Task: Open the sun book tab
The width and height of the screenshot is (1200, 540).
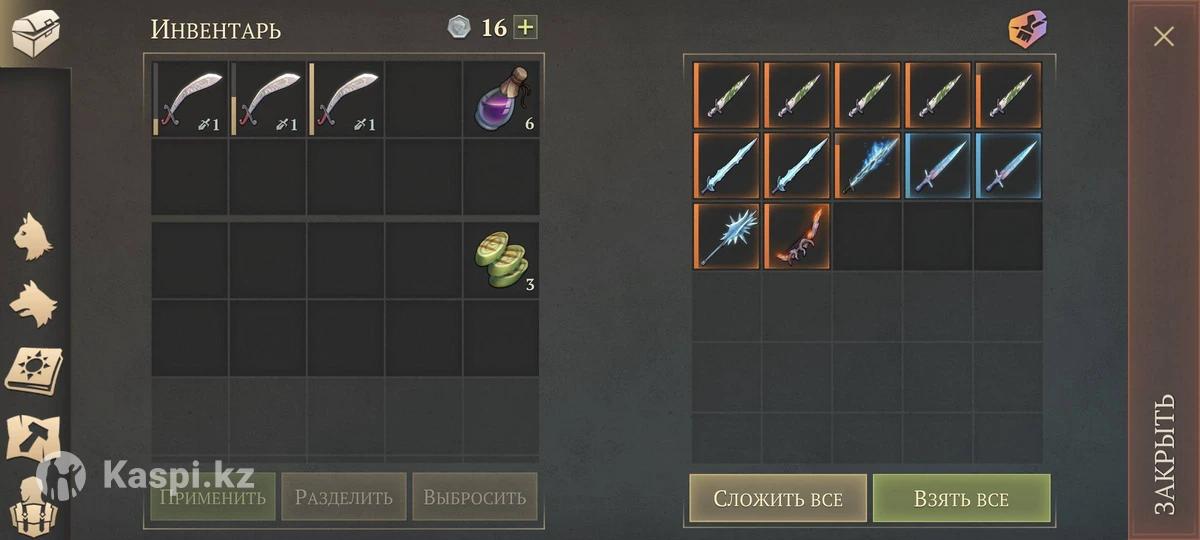Action: pyautogui.click(x=34, y=370)
